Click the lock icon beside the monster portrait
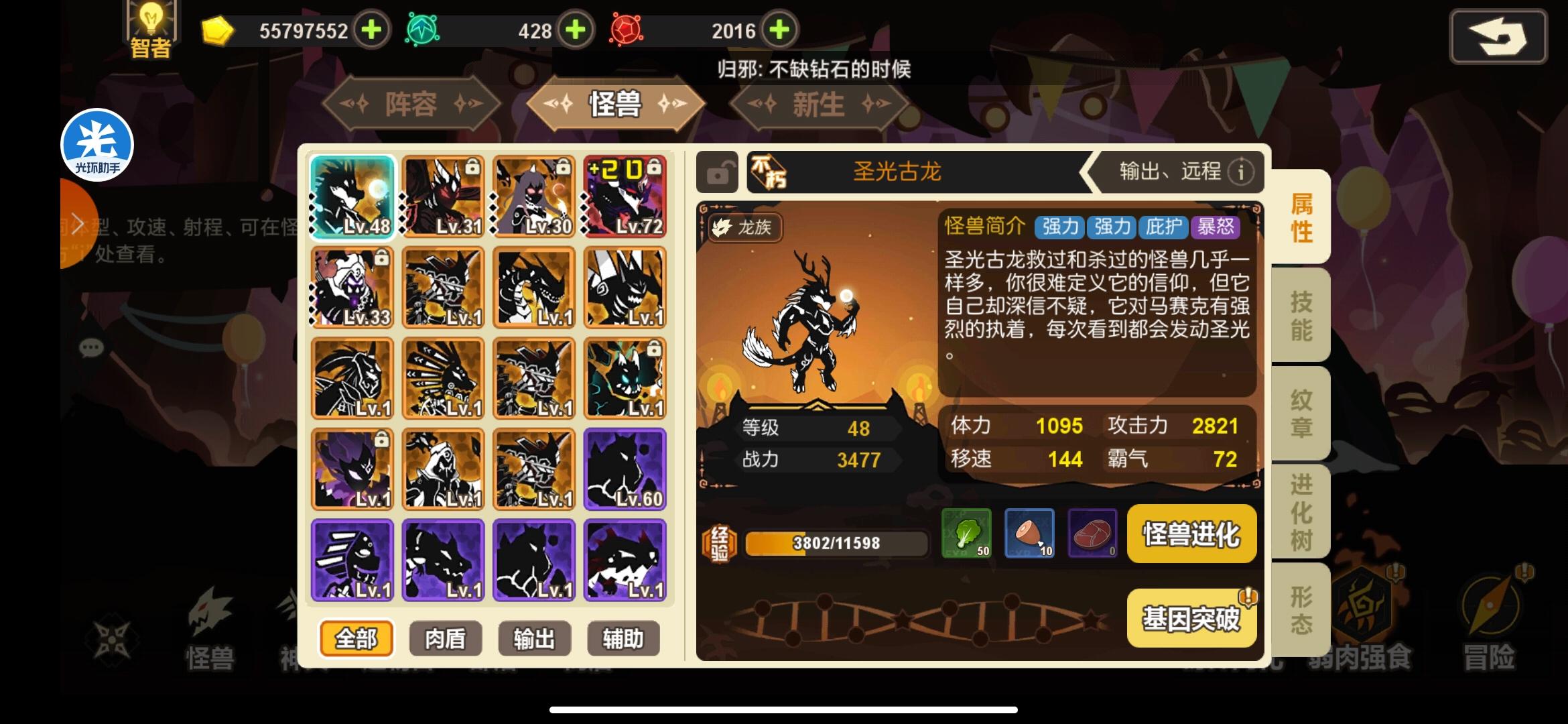This screenshot has width=1568, height=724. point(716,172)
